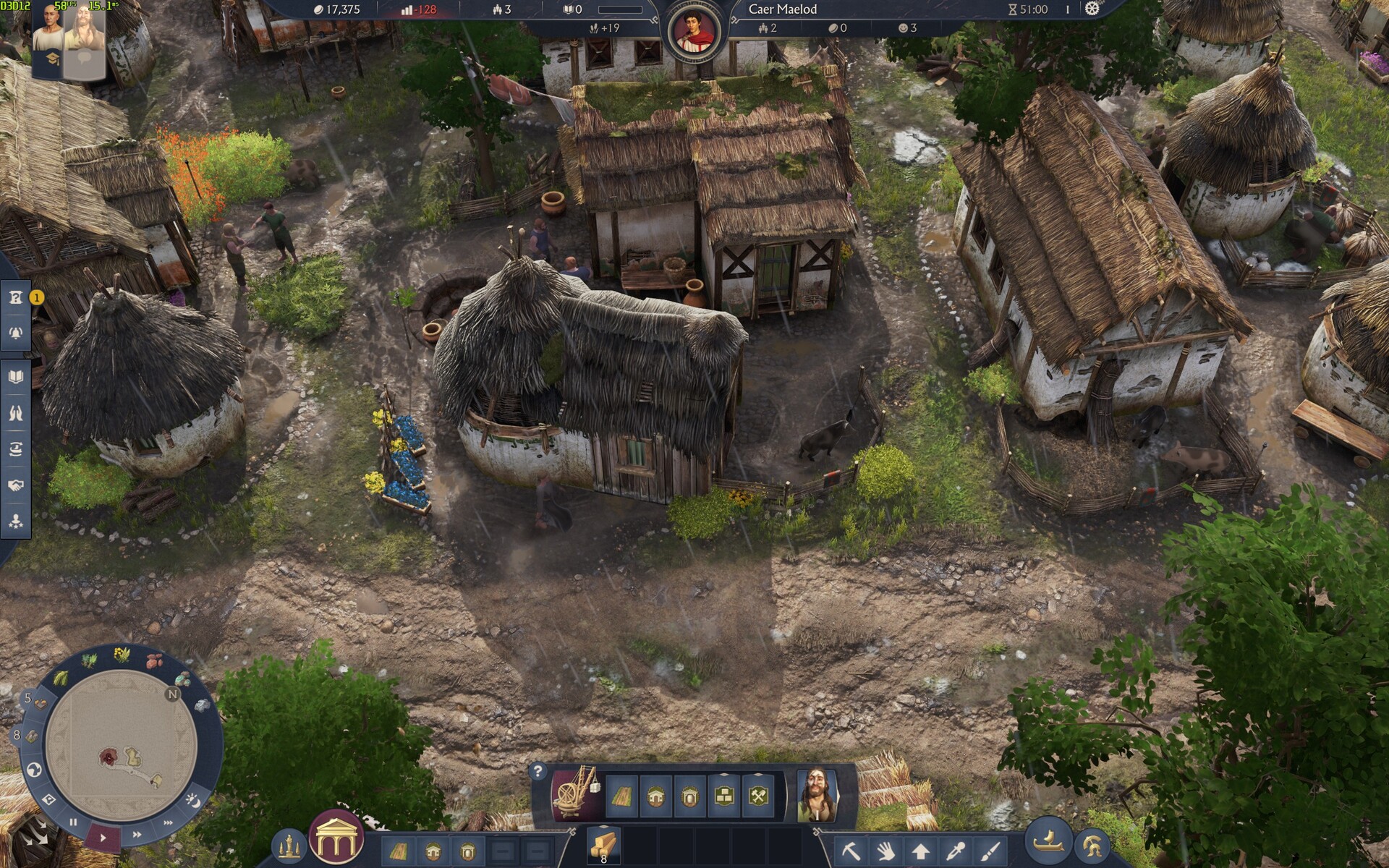Open the gear settings menu

click(1092, 9)
